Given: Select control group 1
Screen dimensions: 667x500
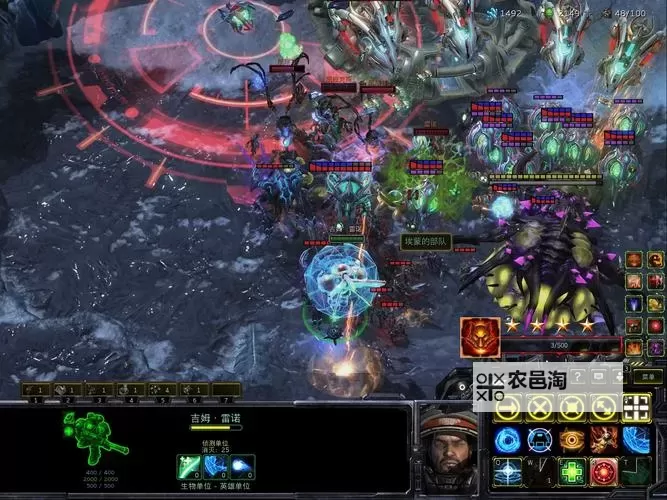Looking at the screenshot, I should [37, 388].
